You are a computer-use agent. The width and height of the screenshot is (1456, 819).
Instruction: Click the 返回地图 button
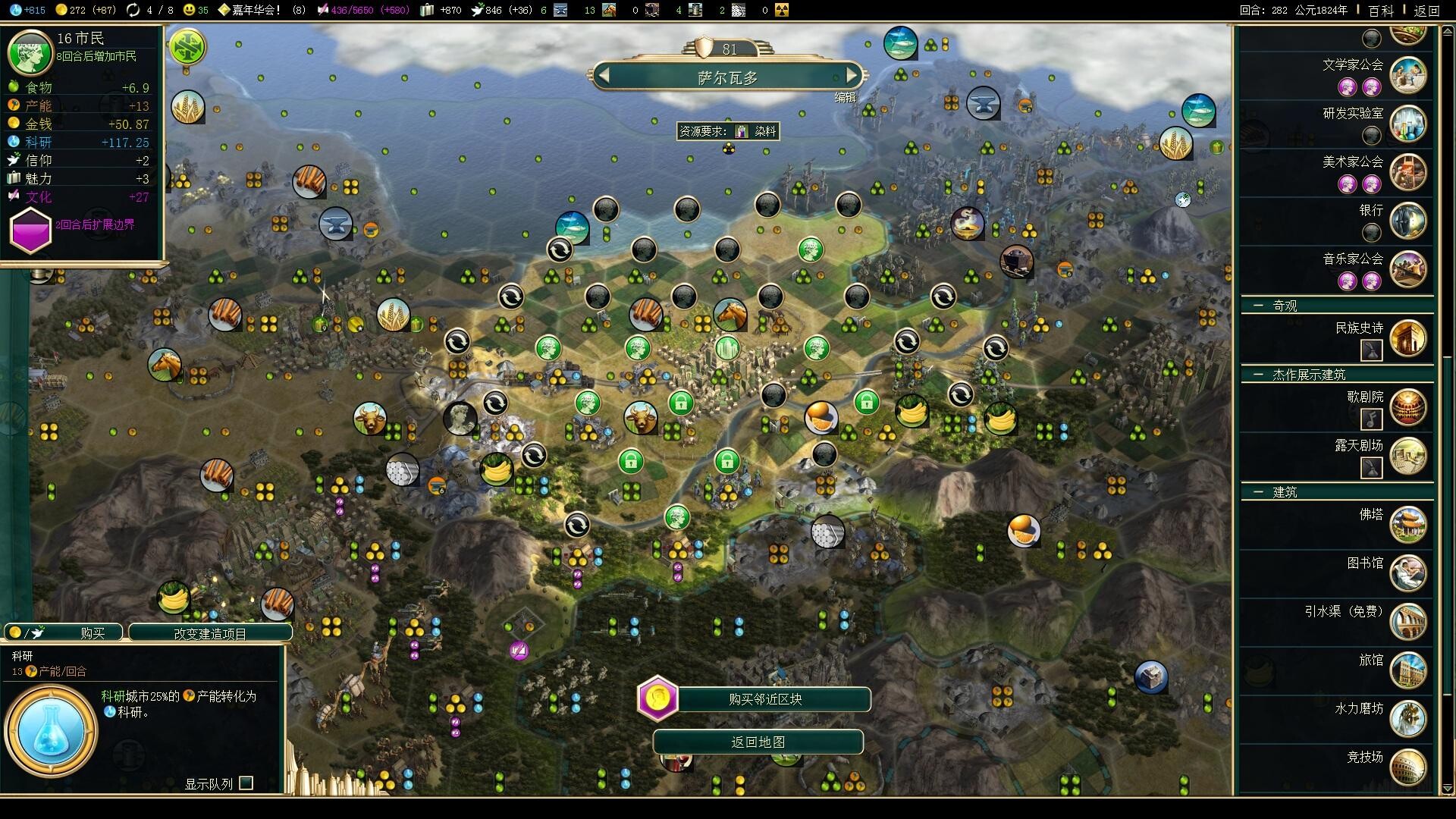(x=758, y=742)
